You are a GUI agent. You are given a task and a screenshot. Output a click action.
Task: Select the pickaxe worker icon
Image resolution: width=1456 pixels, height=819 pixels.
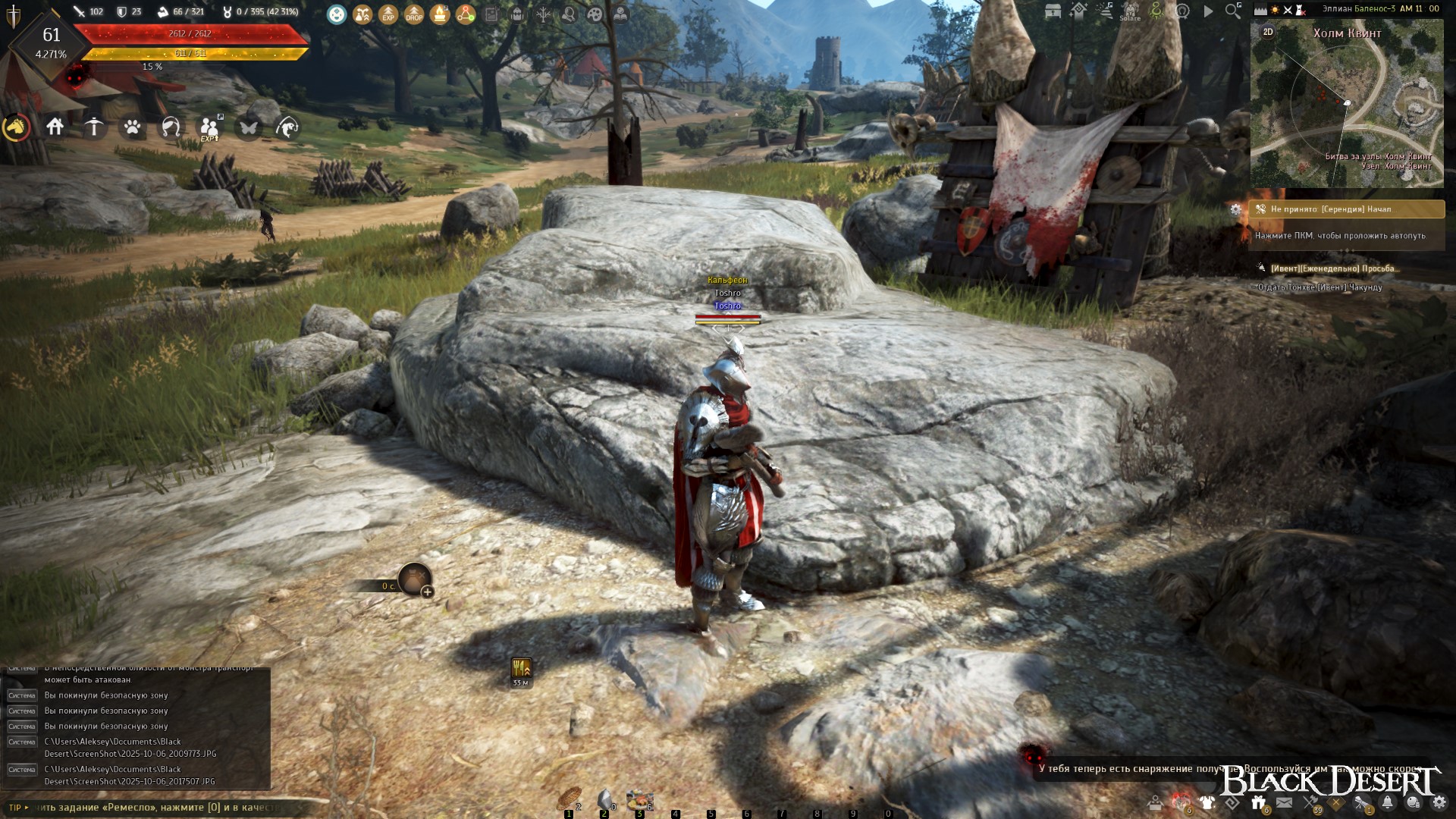click(94, 127)
